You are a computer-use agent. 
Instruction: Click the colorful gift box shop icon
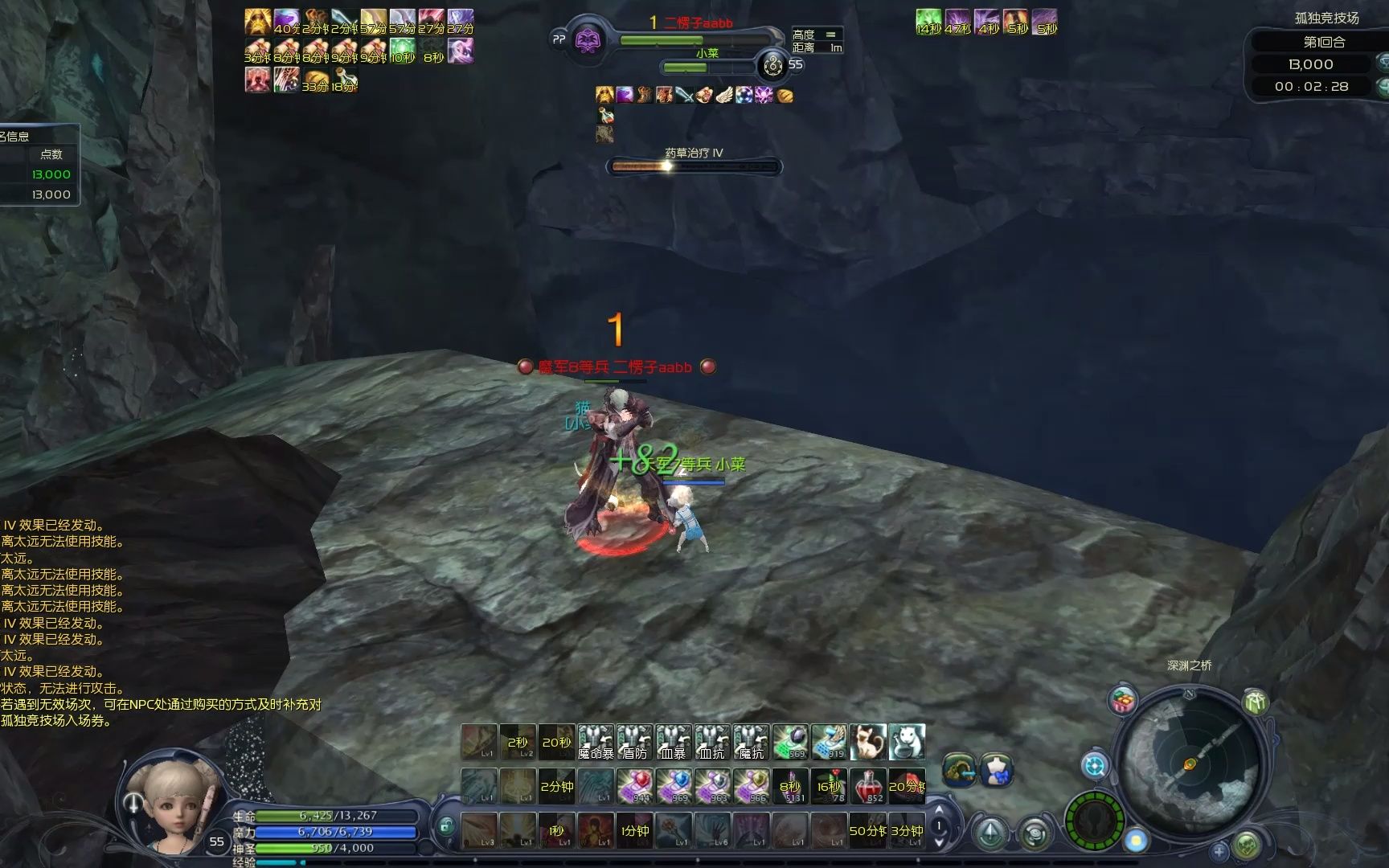(x=1123, y=701)
